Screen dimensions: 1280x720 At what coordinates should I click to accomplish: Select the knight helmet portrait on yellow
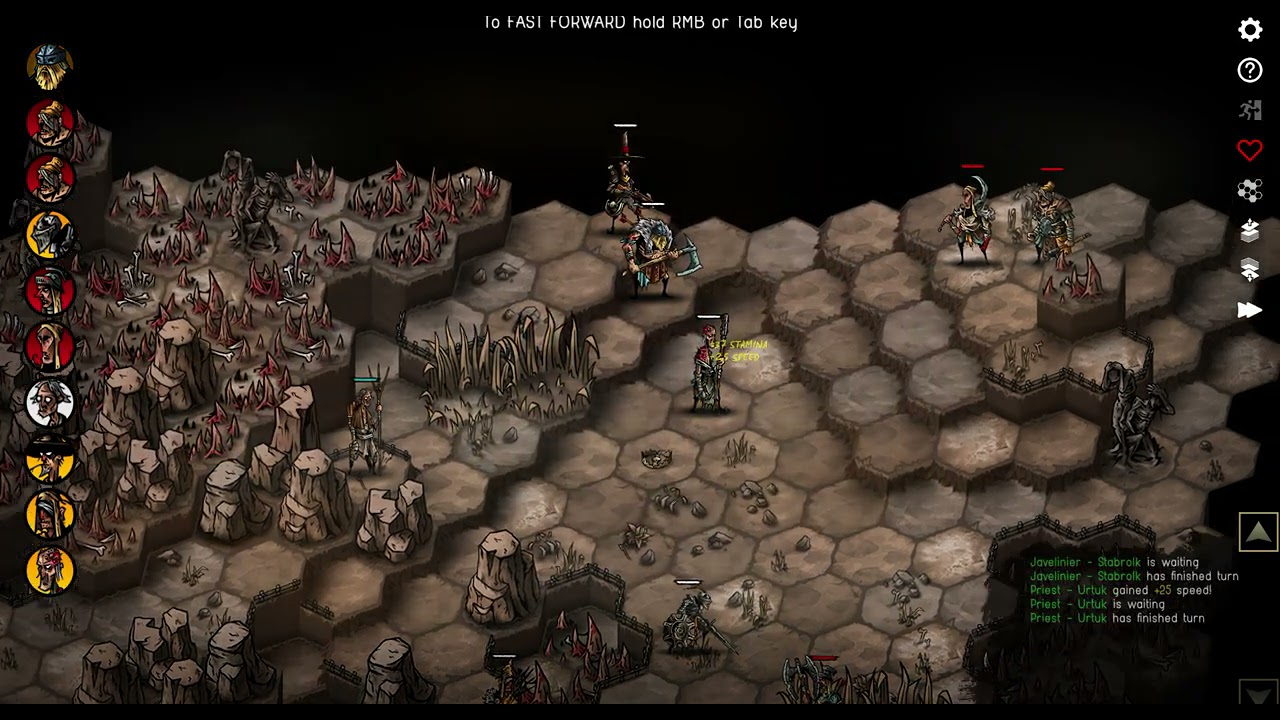[50, 235]
